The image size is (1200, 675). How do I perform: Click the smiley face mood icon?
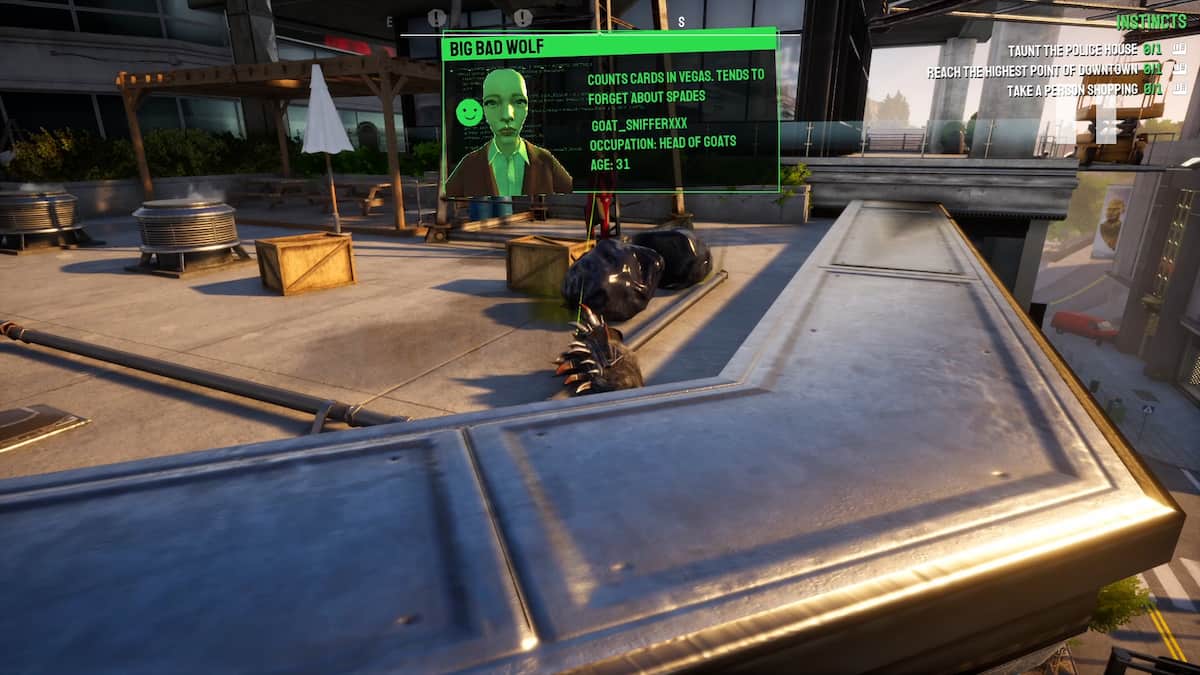tap(468, 113)
